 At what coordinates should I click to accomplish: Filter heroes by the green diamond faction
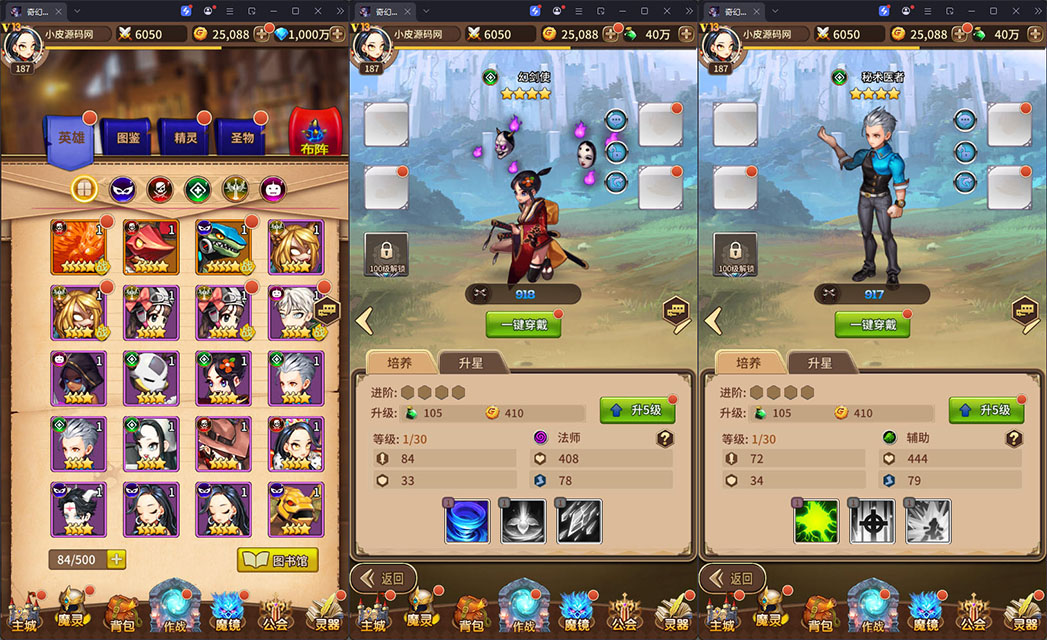coord(197,188)
